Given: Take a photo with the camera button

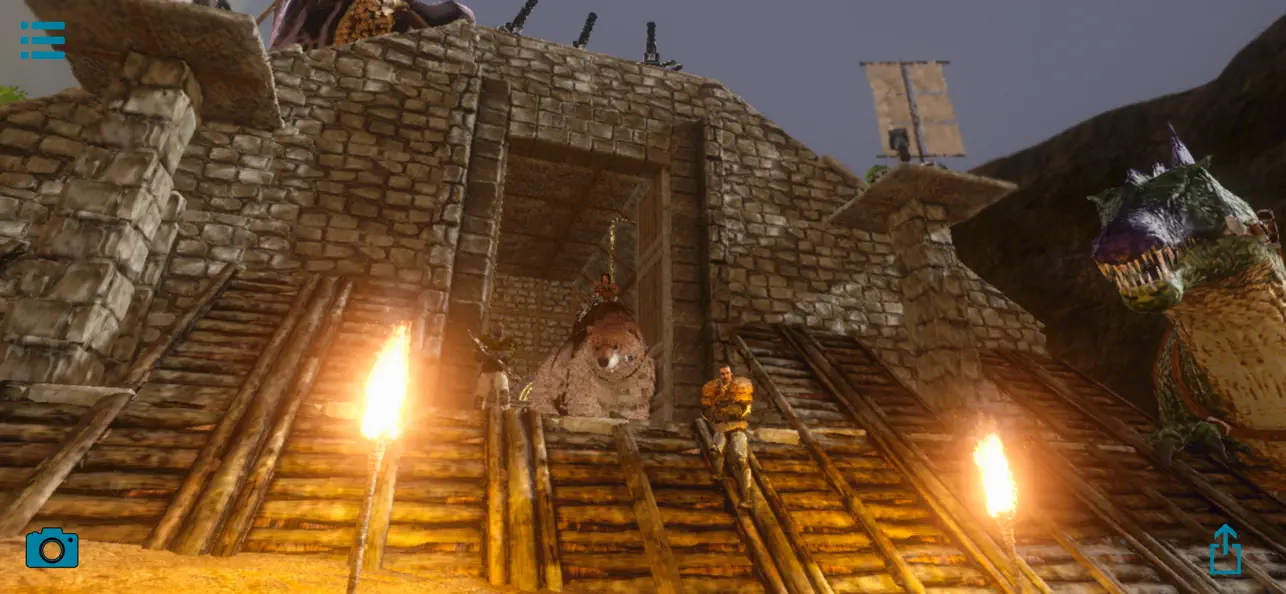Looking at the screenshot, I should 52,548.
